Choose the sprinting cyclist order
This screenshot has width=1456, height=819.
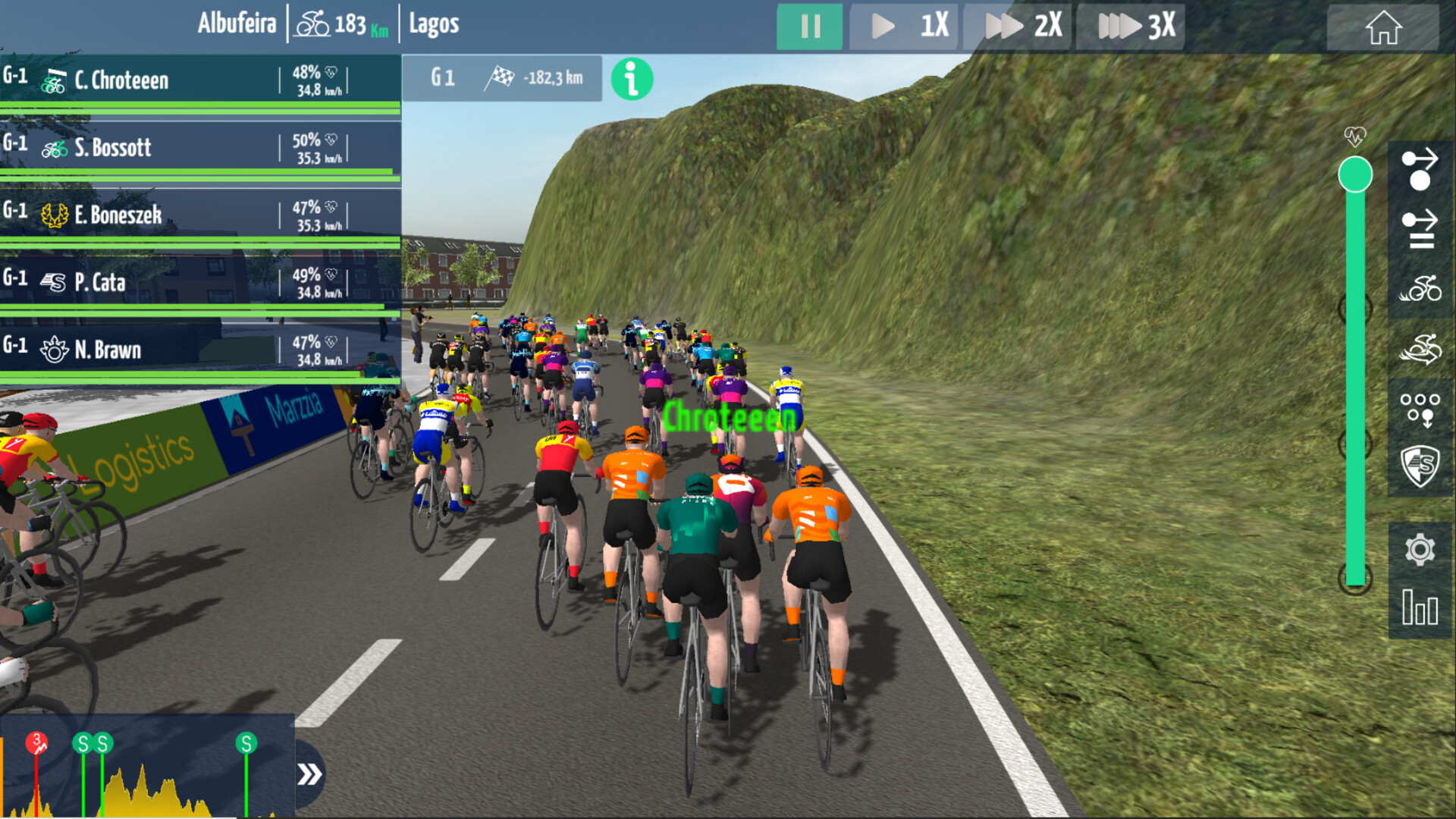point(1420,349)
